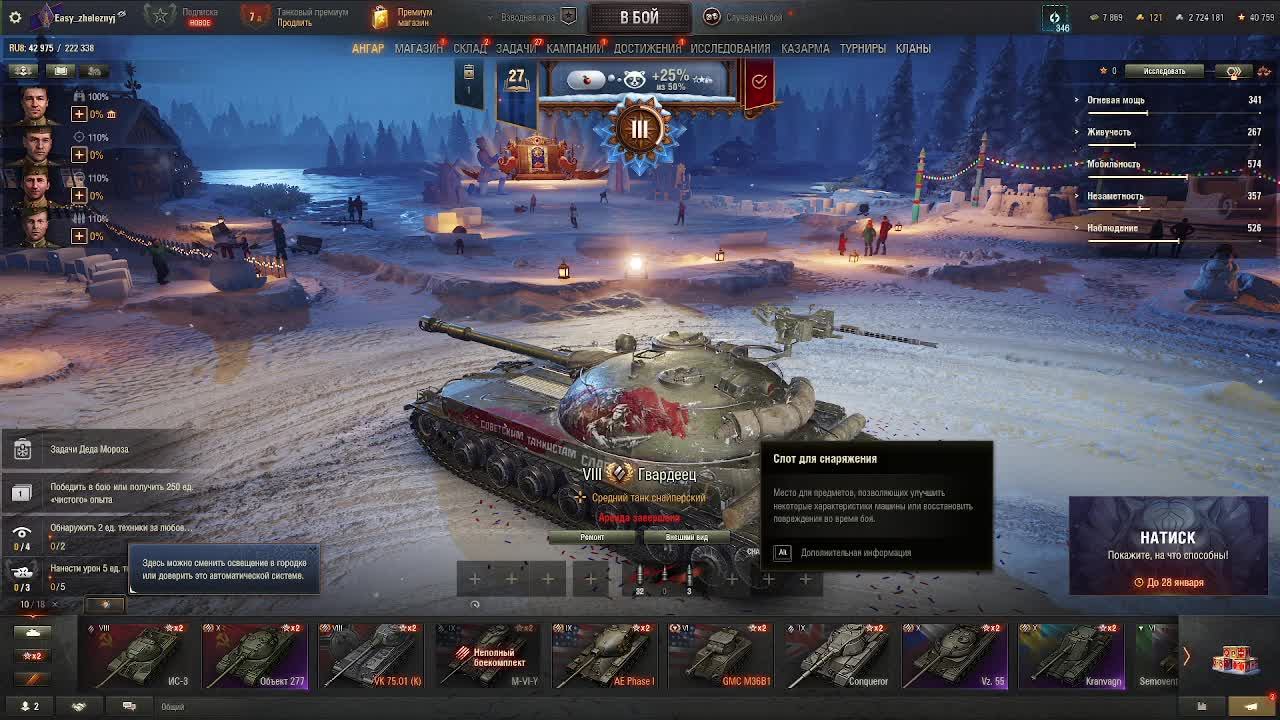This screenshot has width=1280, height=720.
Task: Open the settings gear menu
Action: tap(15, 17)
